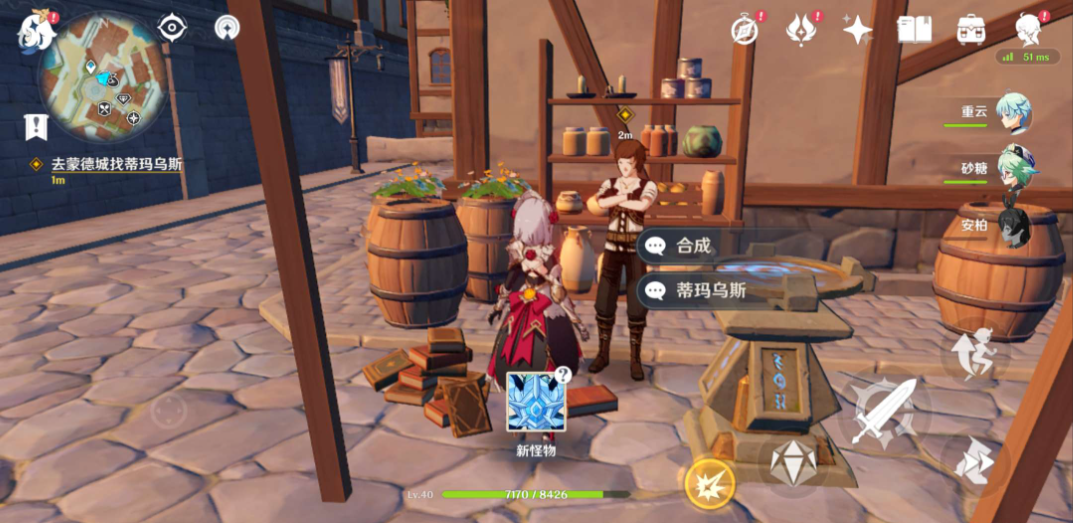This screenshot has width=1073, height=523.
Task: Activate the elemental skill crystal button
Action: [x=794, y=462]
